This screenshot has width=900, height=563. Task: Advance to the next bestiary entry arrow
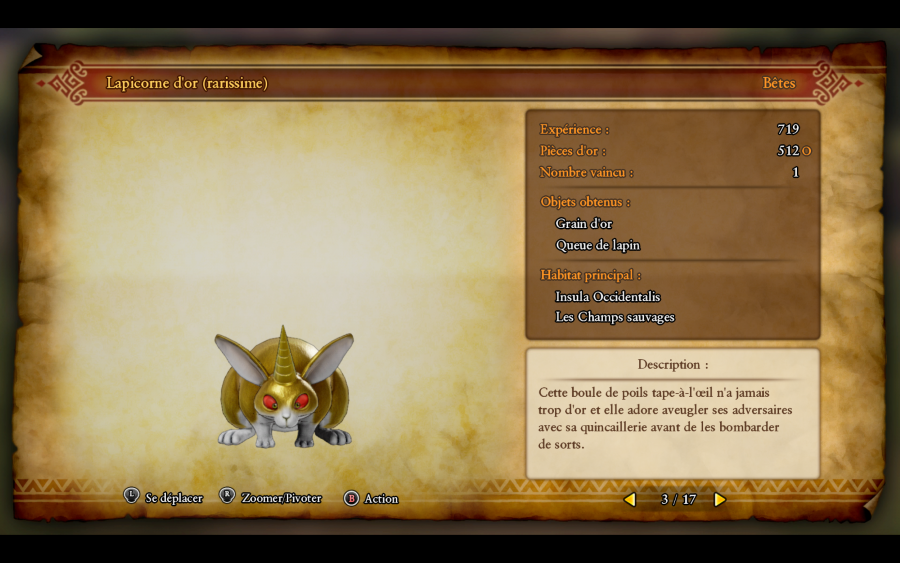coord(719,499)
